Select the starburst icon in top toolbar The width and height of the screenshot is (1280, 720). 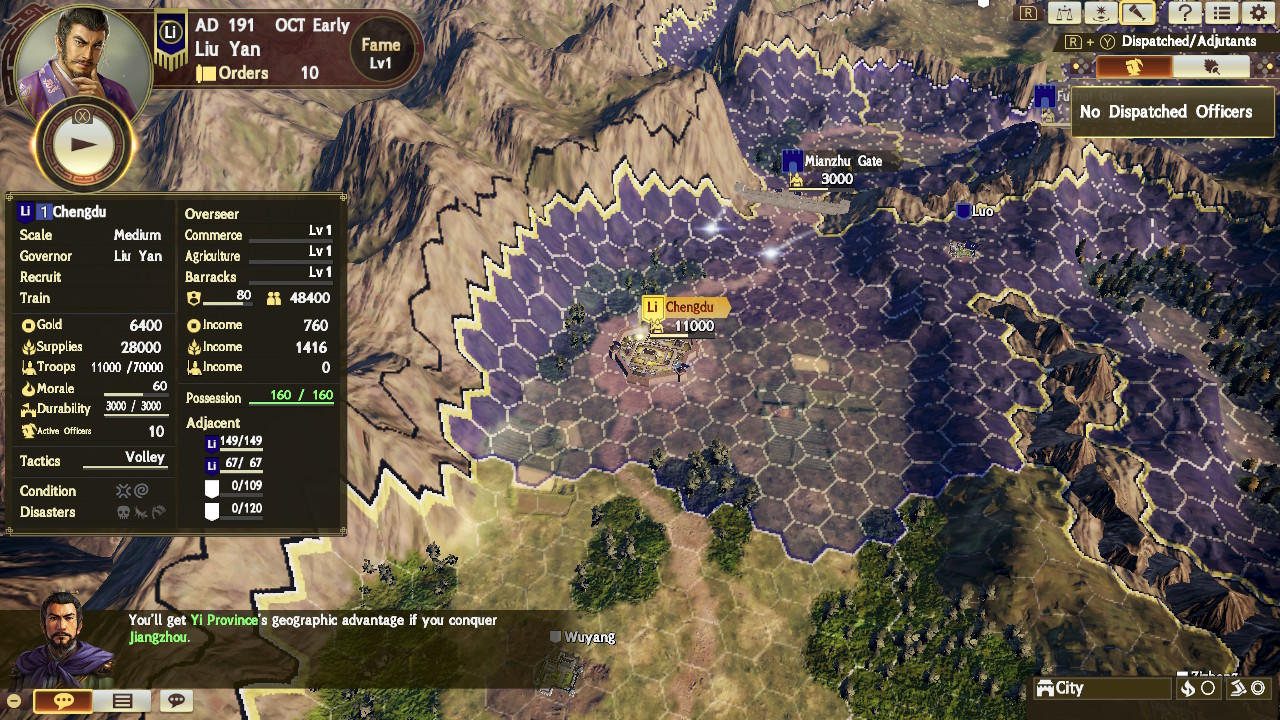[x=1101, y=13]
